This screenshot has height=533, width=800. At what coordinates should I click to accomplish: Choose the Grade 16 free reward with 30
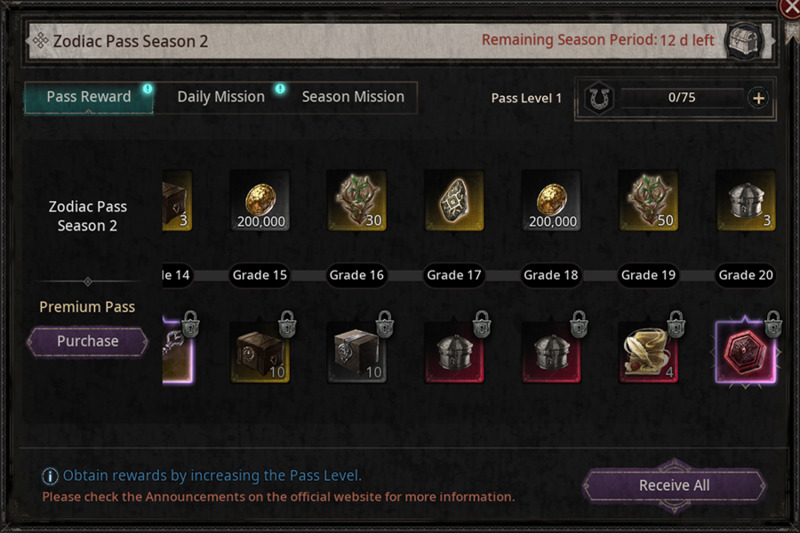(x=356, y=200)
